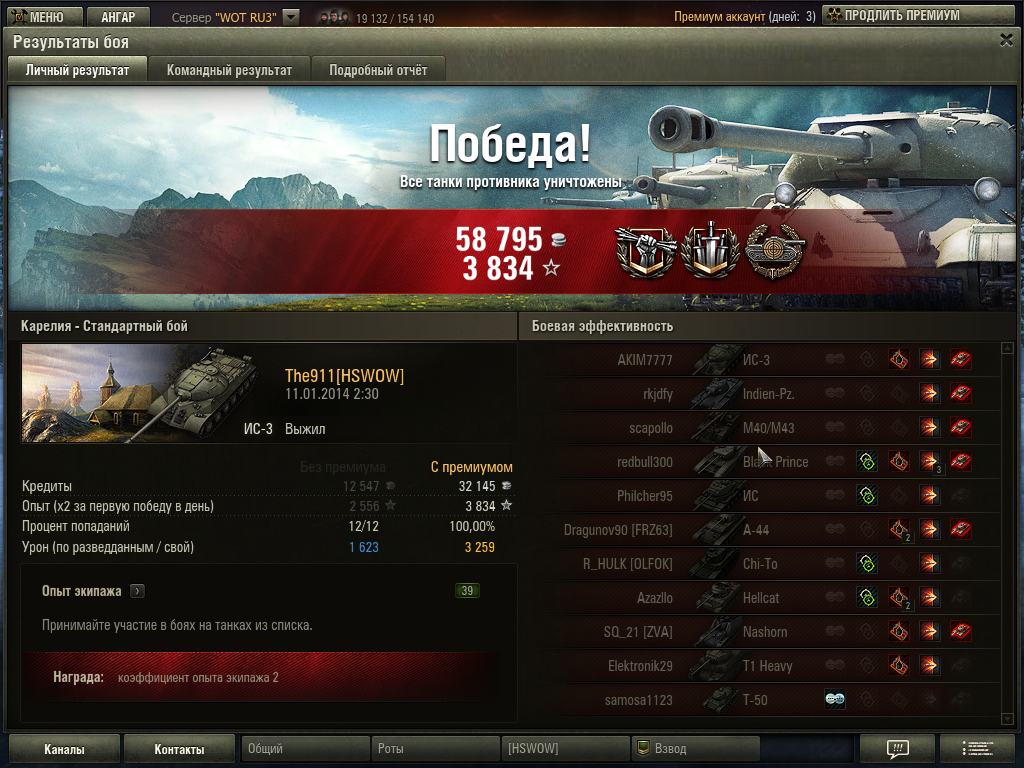Click ПРОДЛИТЬ ПРЕМИУМ button
This screenshot has width=1024, height=768.
pos(892,16)
